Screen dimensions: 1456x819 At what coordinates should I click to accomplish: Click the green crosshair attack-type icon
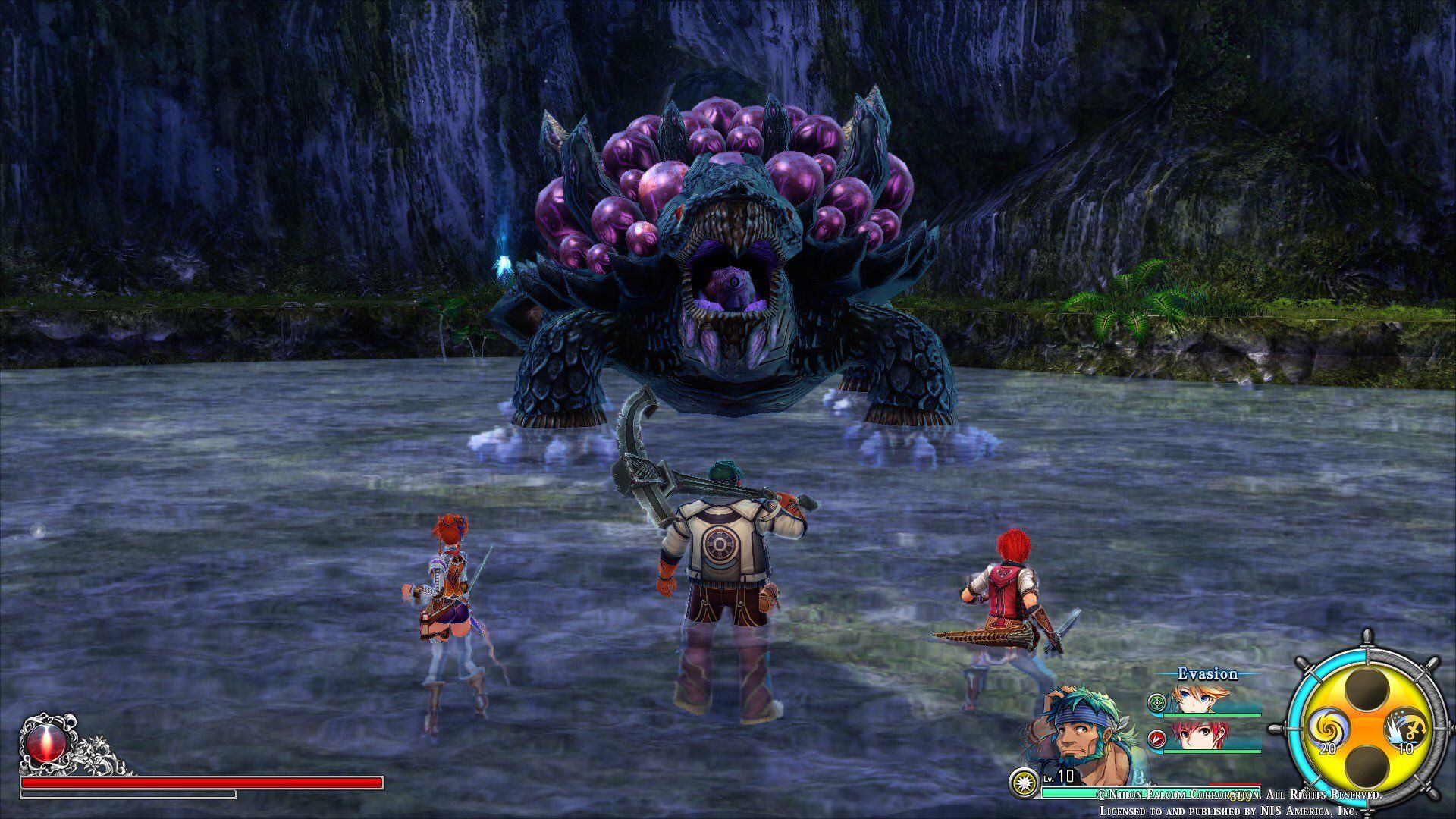pyautogui.click(x=1156, y=702)
